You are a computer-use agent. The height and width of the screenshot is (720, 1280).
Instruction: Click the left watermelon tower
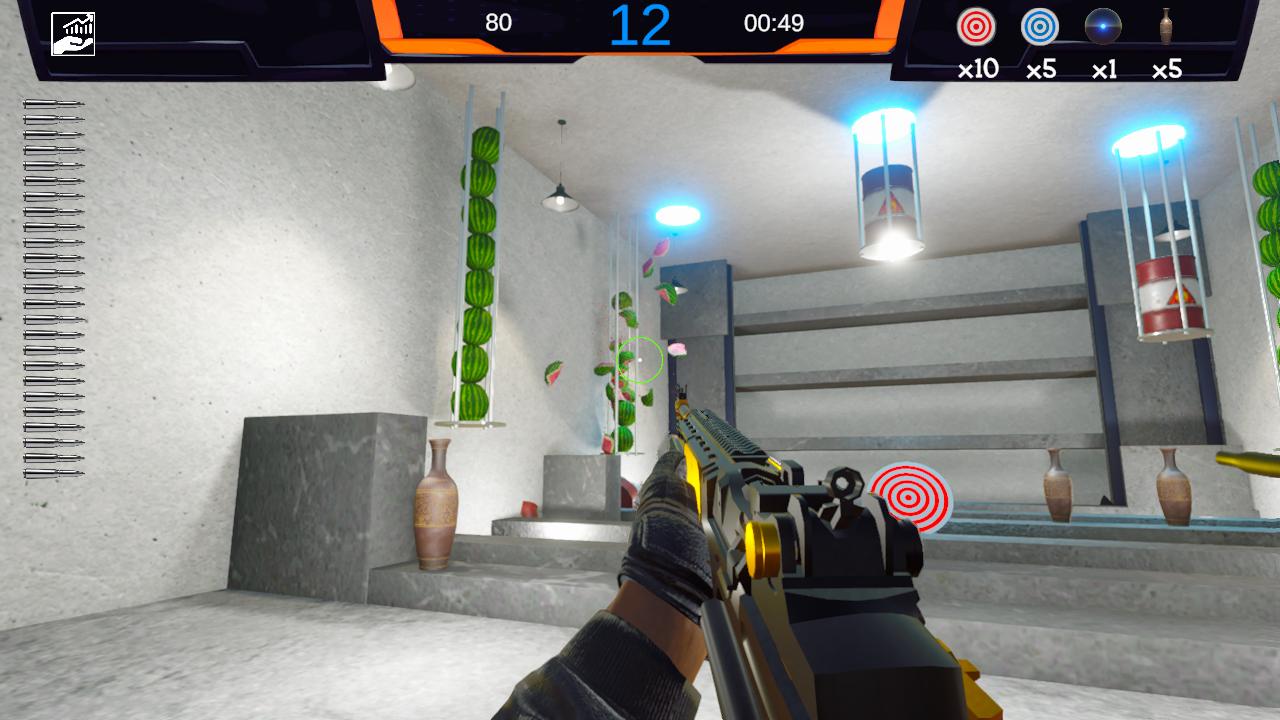(x=478, y=260)
